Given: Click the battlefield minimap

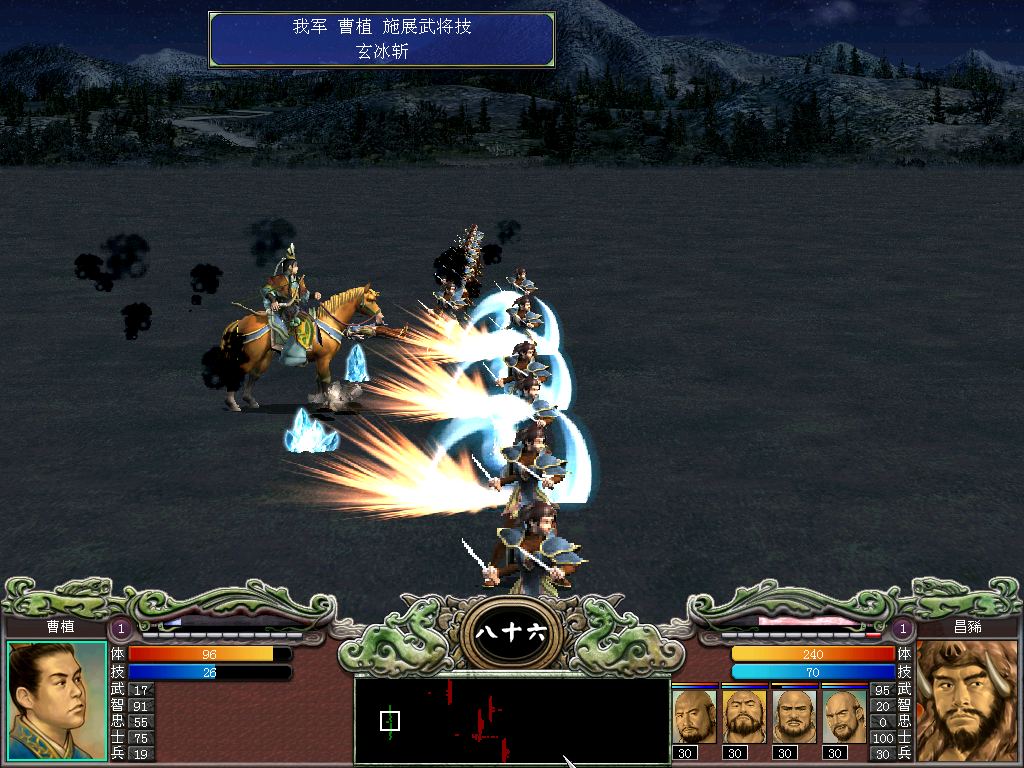Looking at the screenshot, I should pos(512,721).
